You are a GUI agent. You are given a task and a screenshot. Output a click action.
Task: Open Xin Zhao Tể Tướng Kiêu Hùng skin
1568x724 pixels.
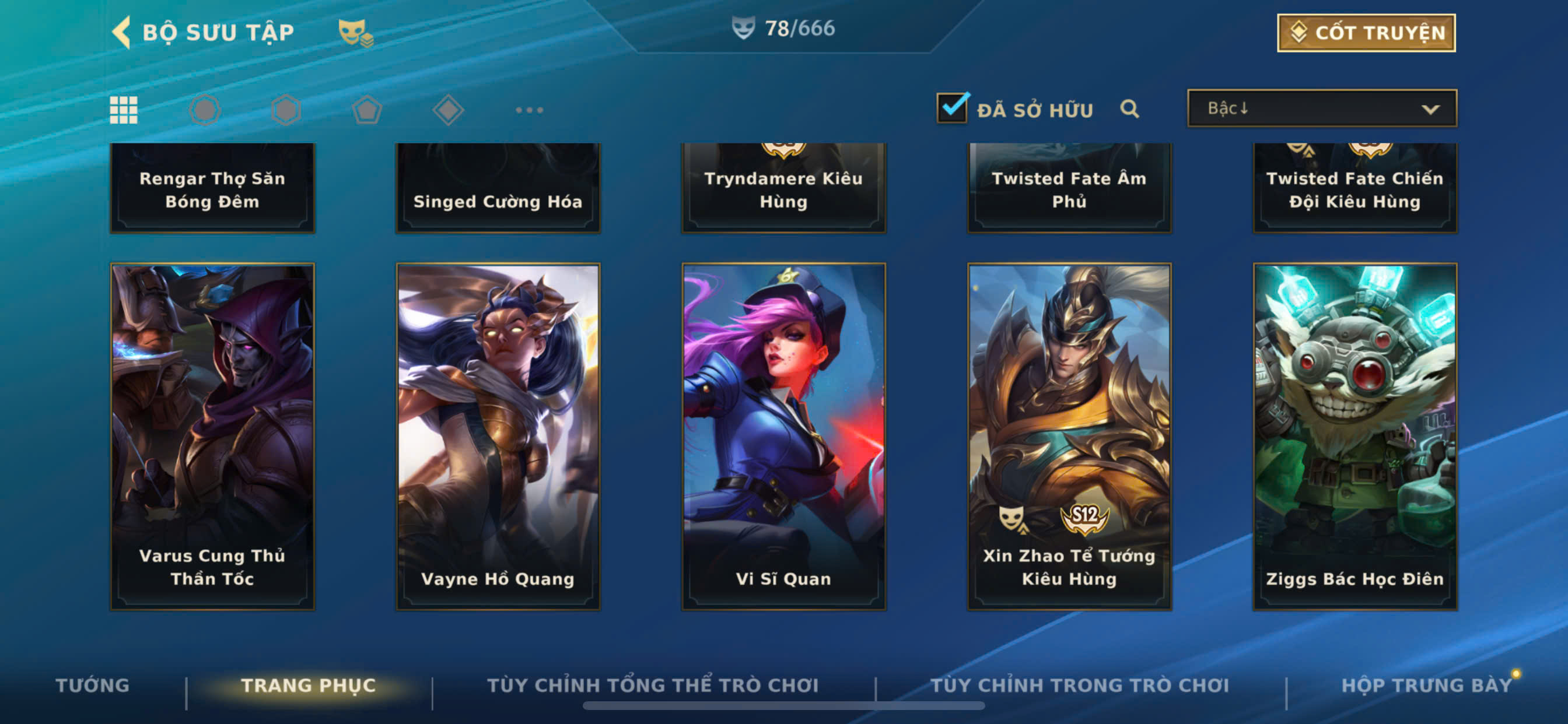click(1069, 435)
